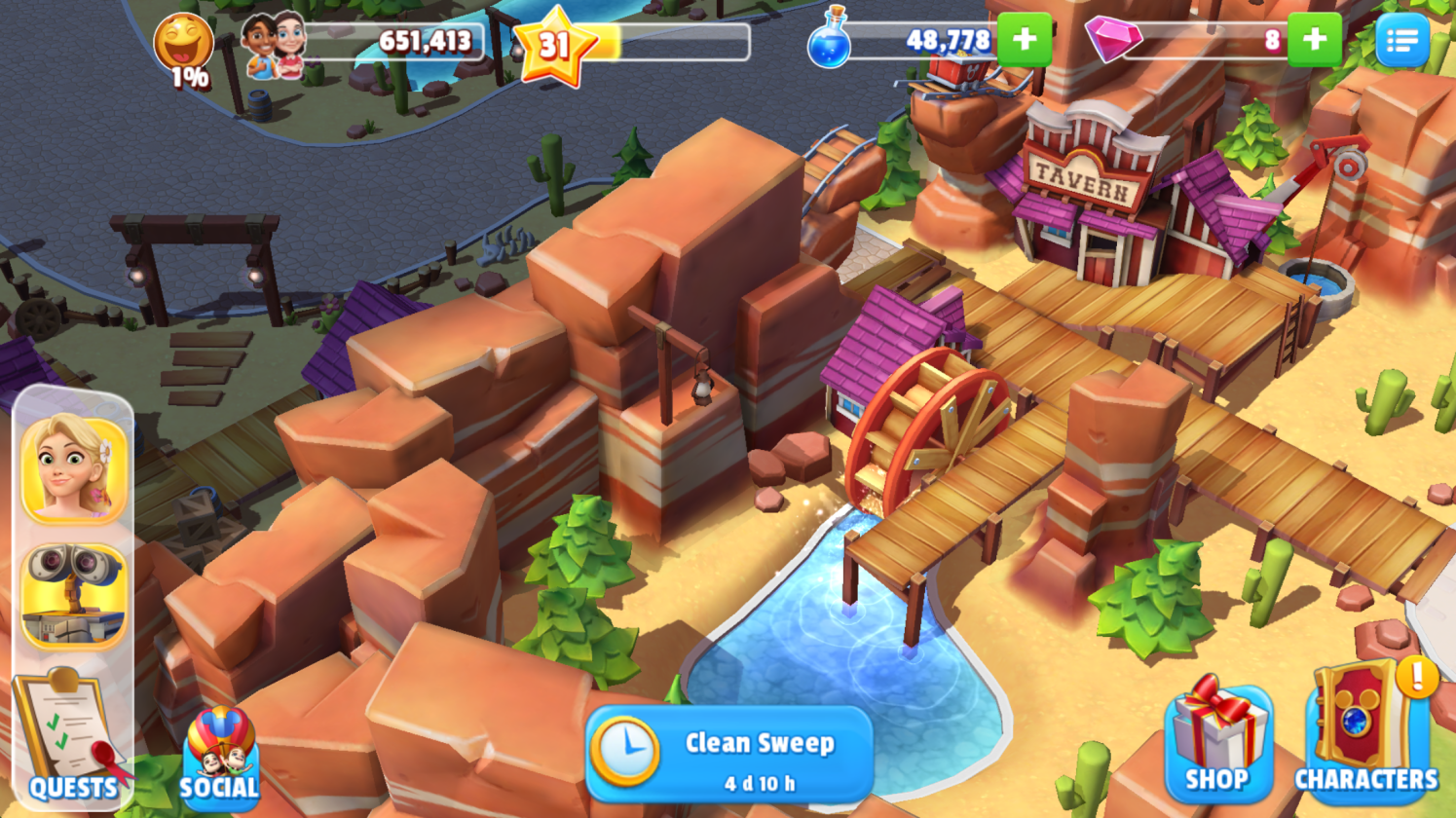Tap the pink gem currency icon

point(1112,40)
